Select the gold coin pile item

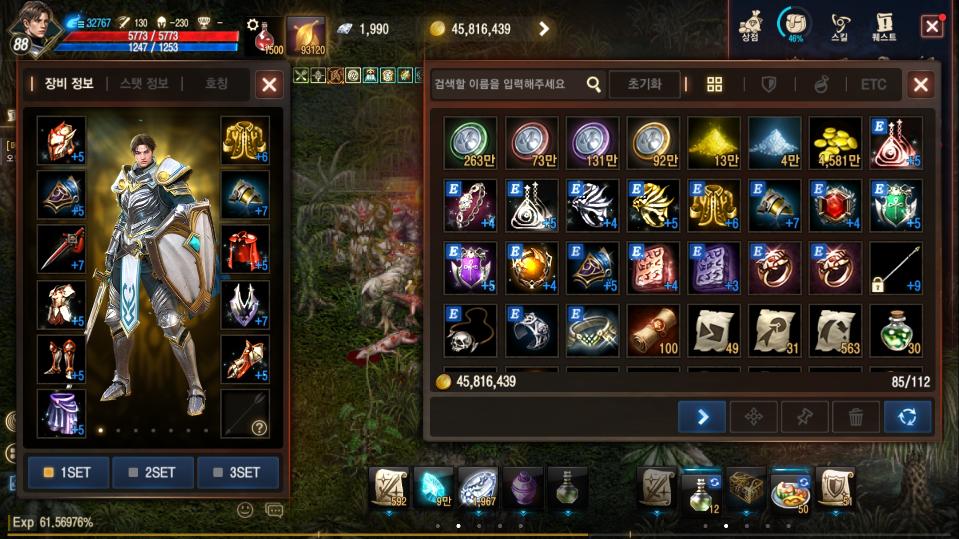[835, 142]
